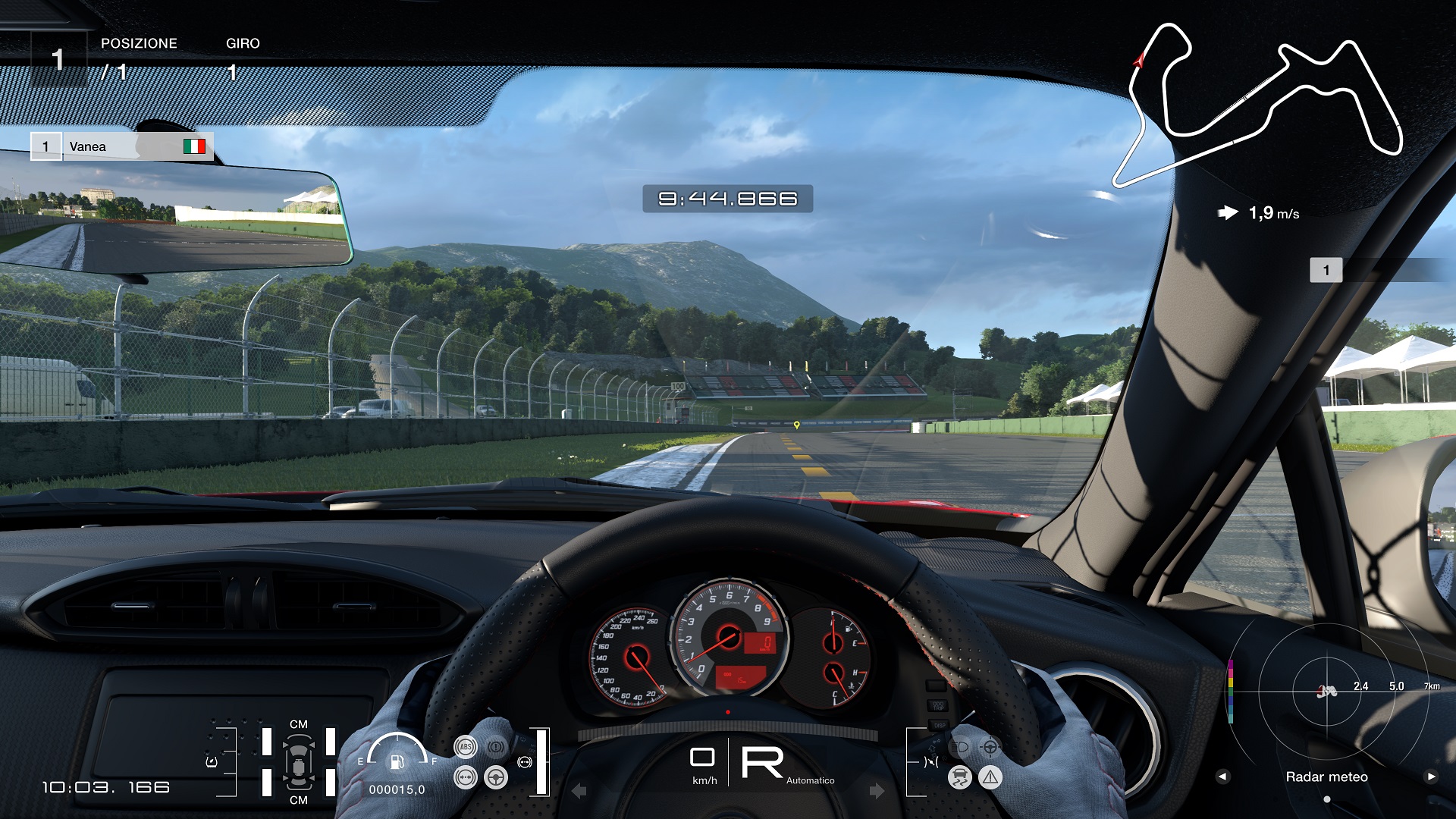
Task: Click the parking brake warning icon
Action: tap(496, 747)
